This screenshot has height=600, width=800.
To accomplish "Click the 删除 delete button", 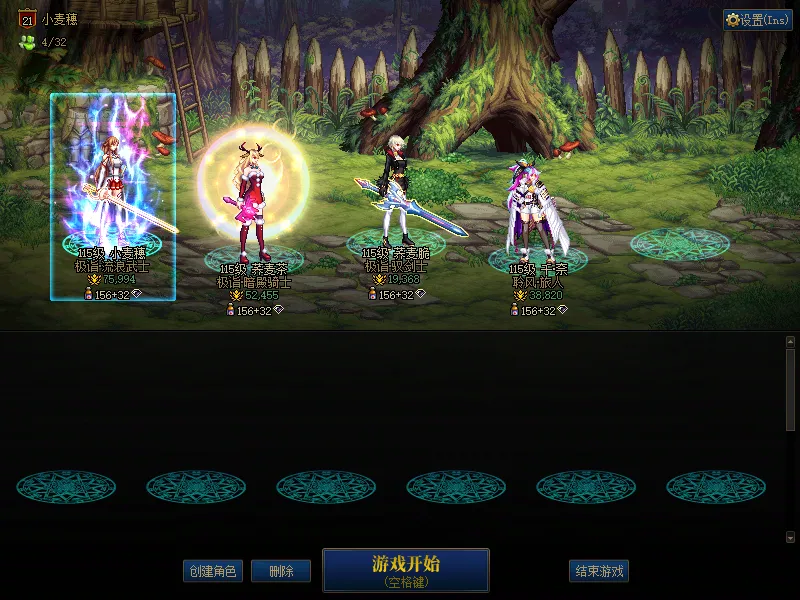I will tap(281, 571).
